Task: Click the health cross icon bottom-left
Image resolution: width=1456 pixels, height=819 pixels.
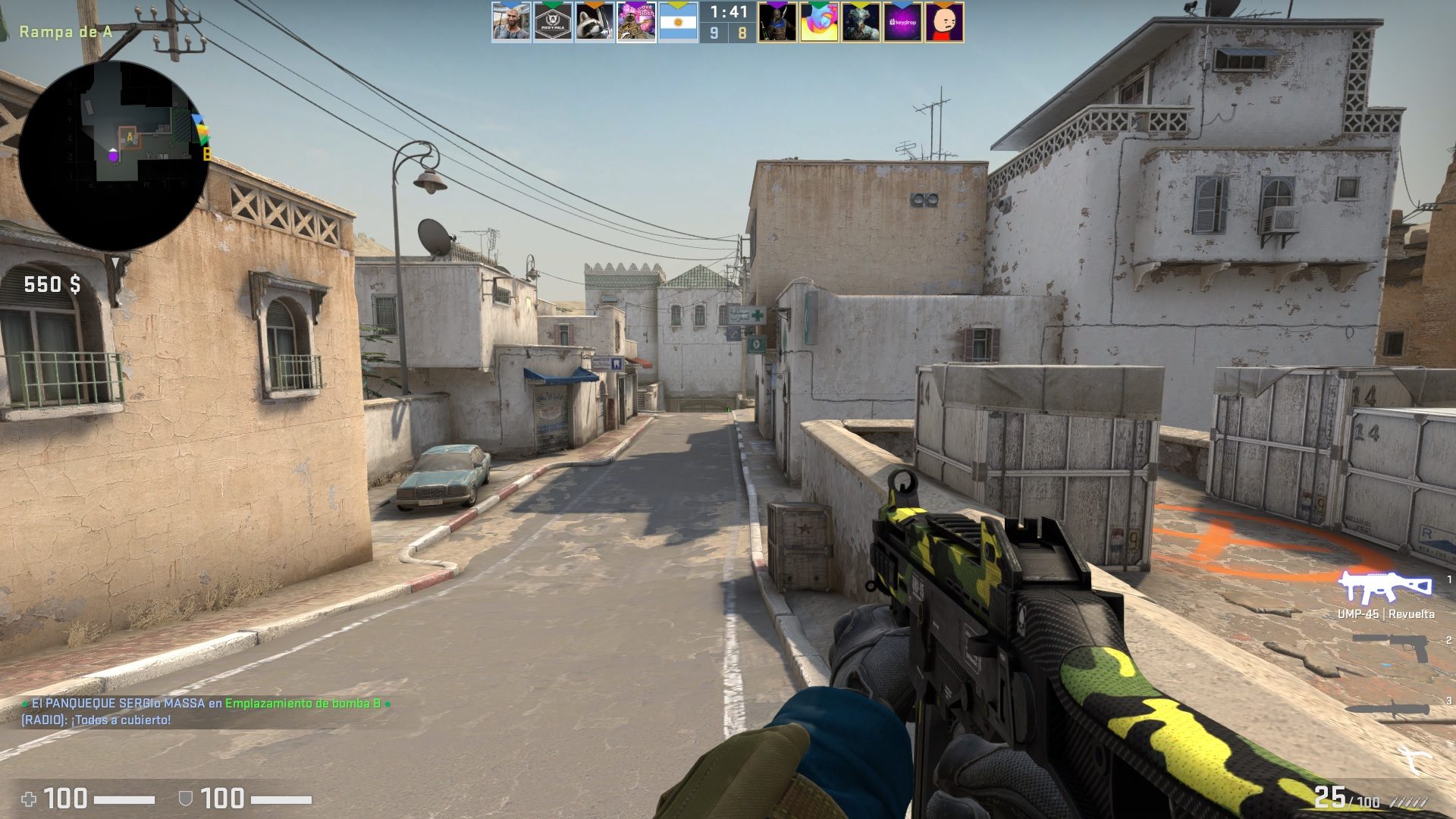Action: click(30, 798)
